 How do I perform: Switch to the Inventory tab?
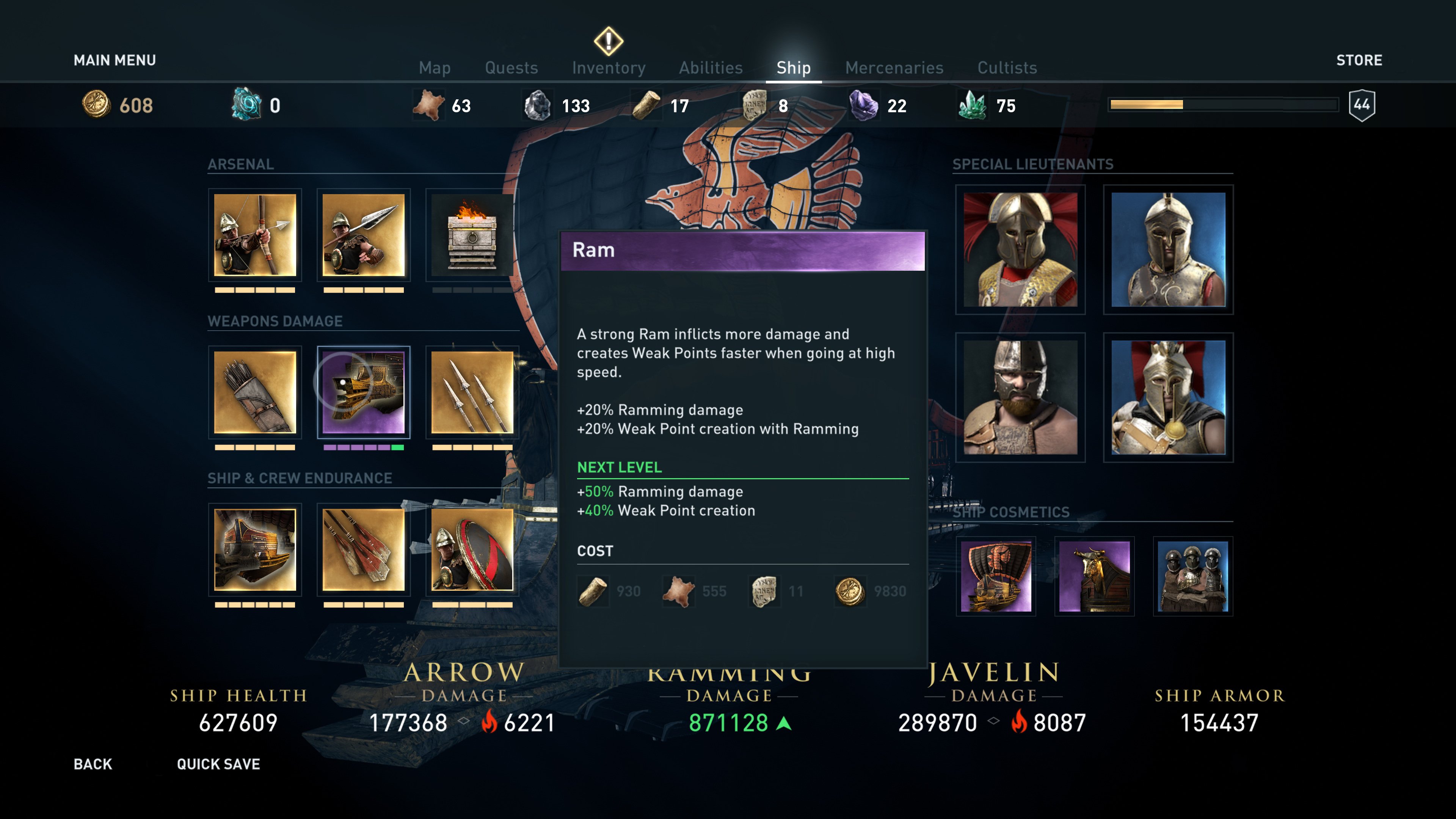tap(609, 67)
